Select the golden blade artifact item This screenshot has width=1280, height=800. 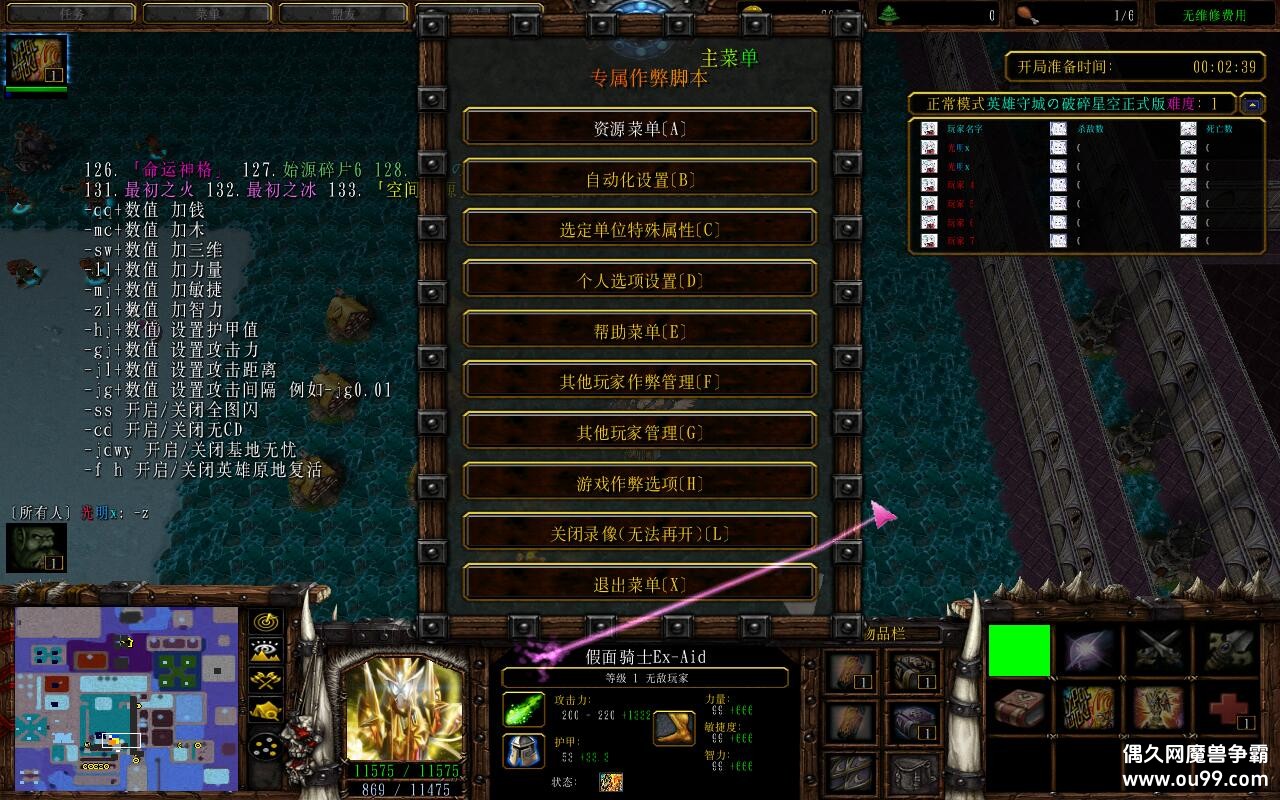coord(1228,650)
